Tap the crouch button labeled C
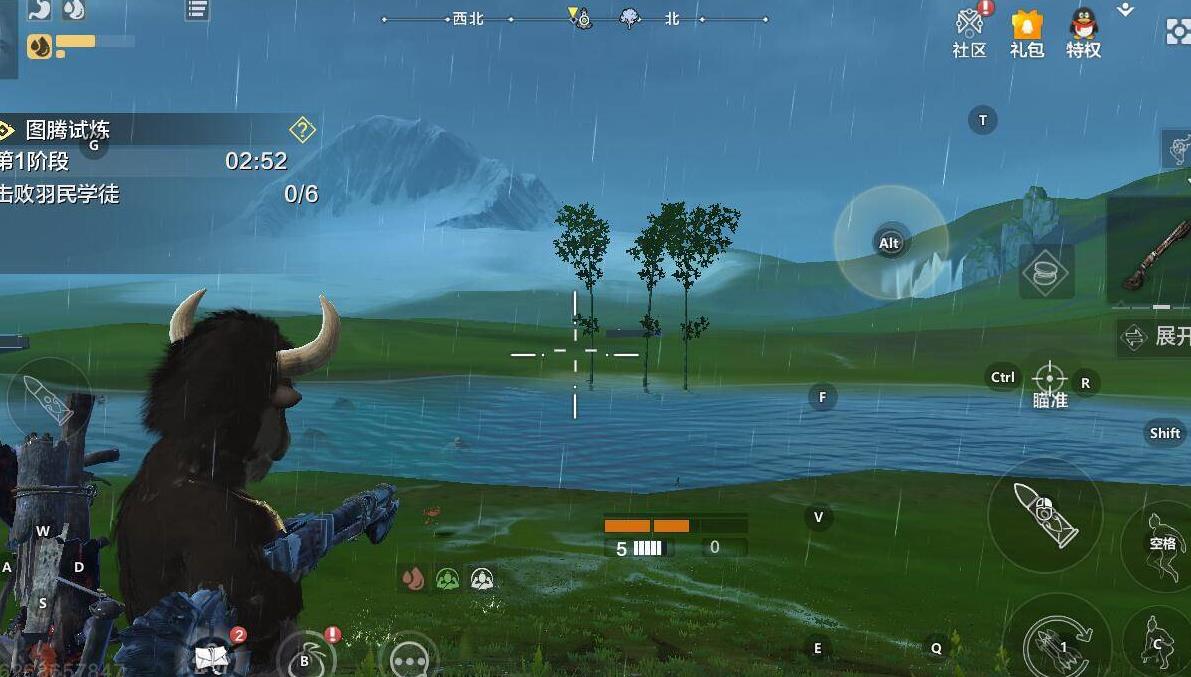1191x677 pixels. point(1157,640)
